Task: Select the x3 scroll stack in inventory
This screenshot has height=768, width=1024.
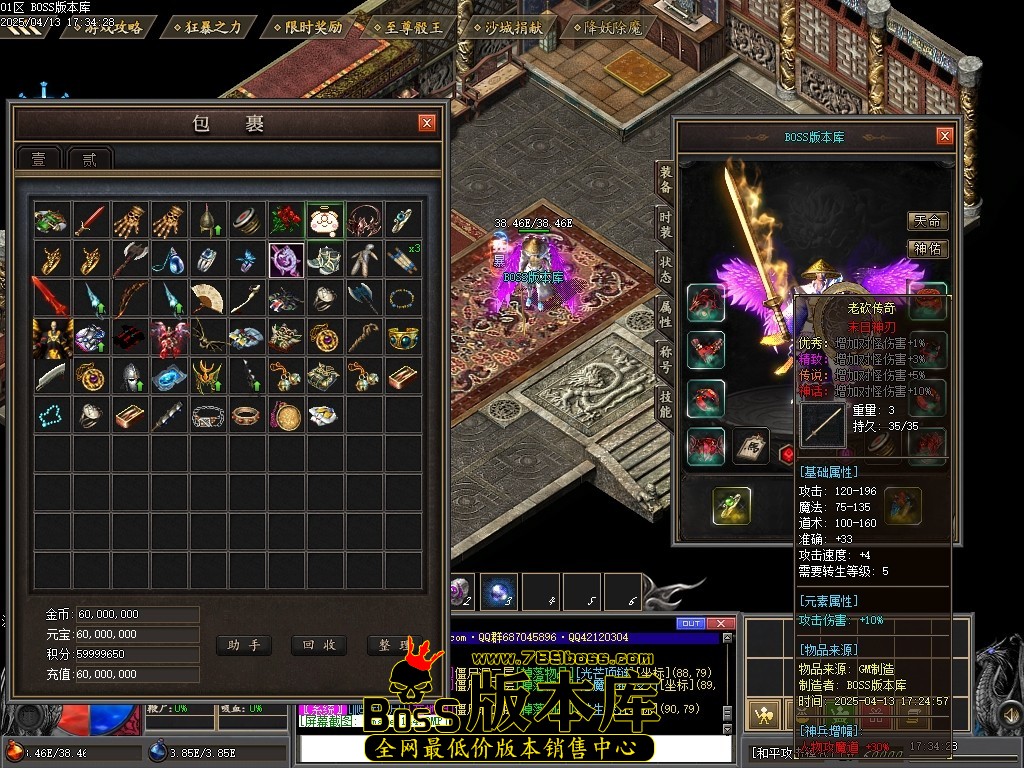Action: 403,258
